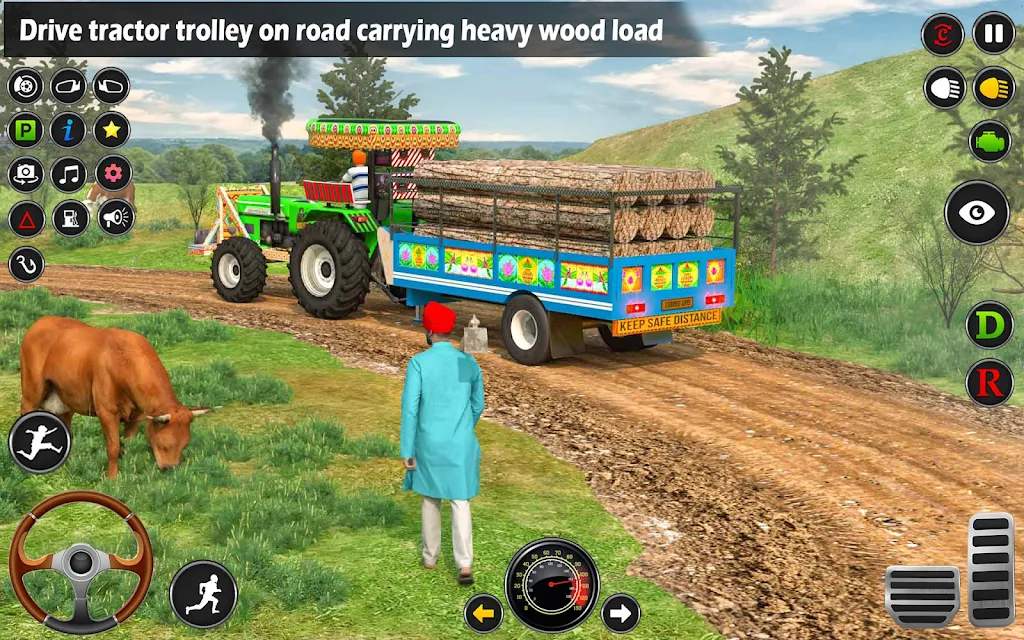
Task: Engage the green parking brake button
Action: tap(26, 130)
